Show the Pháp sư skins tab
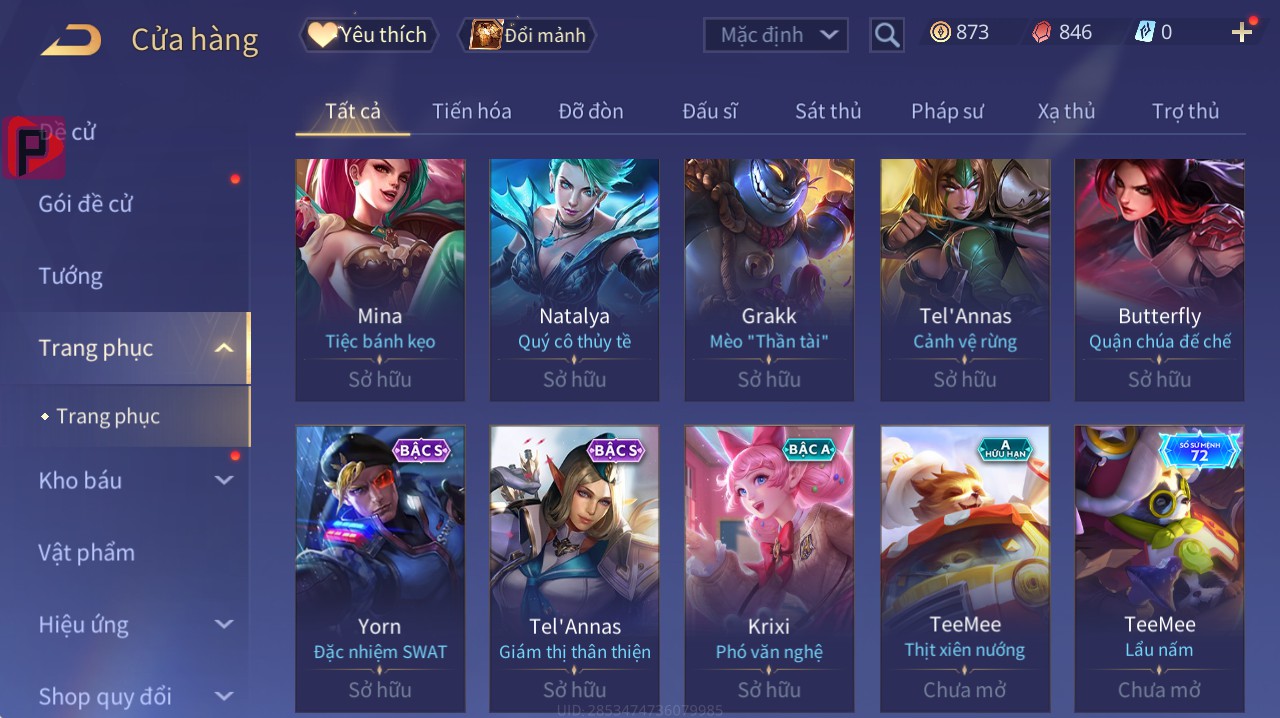The image size is (1280, 718). pos(947,111)
